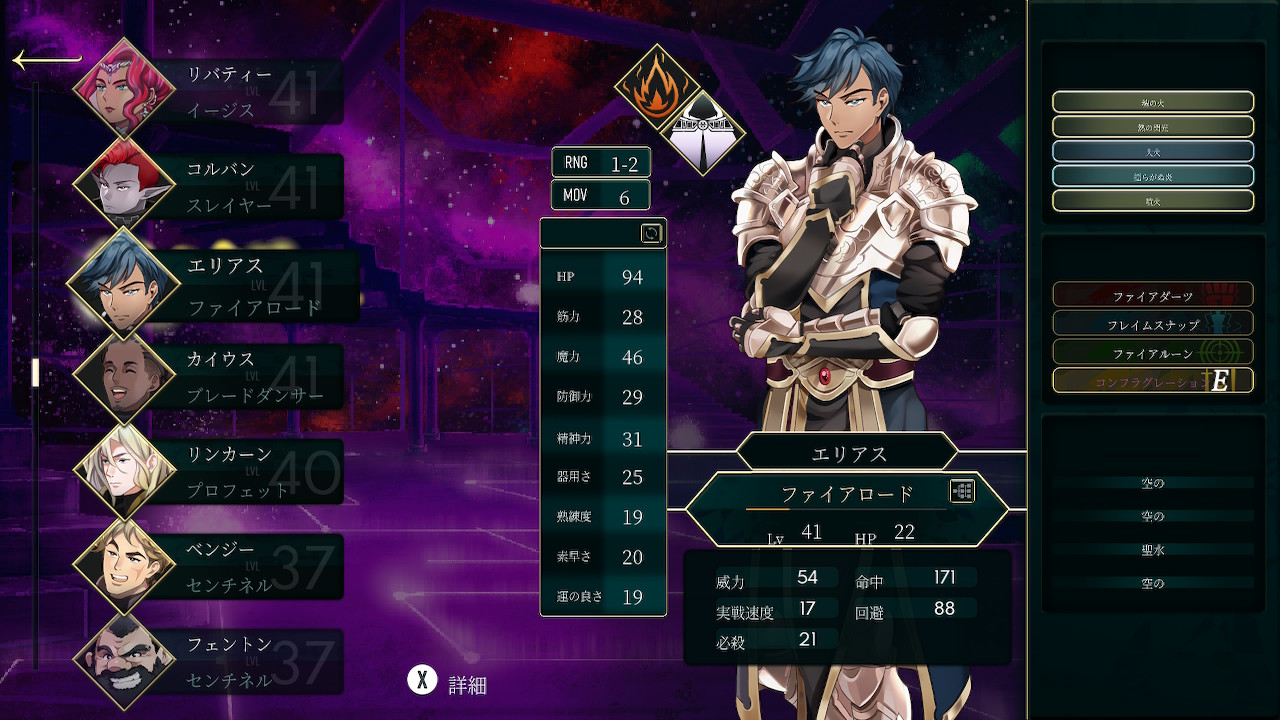The height and width of the screenshot is (720, 1280).
Task: Click the white class emblem icon
Action: 705,133
